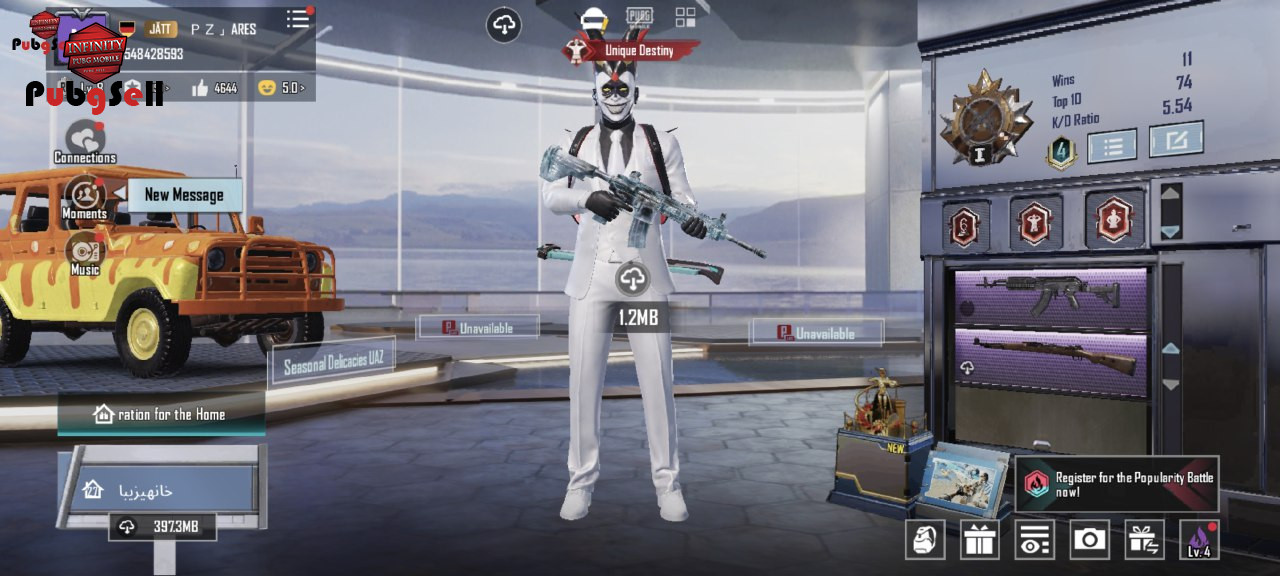The image size is (1280, 576).
Task: Open the stats list button
Action: 1112,146
